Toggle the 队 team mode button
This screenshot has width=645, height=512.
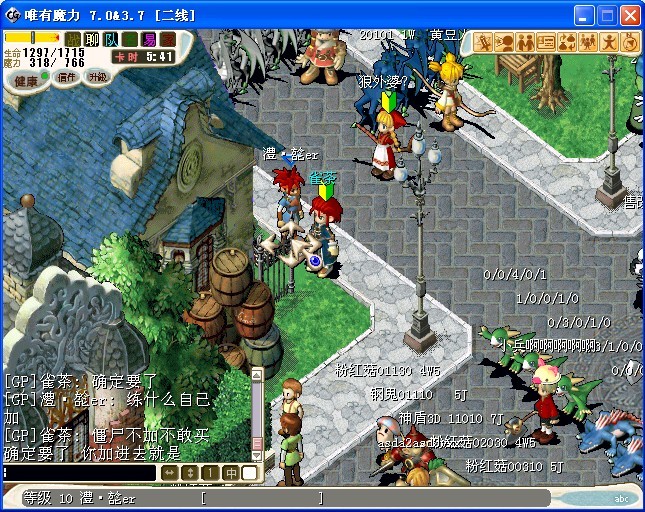(111, 39)
